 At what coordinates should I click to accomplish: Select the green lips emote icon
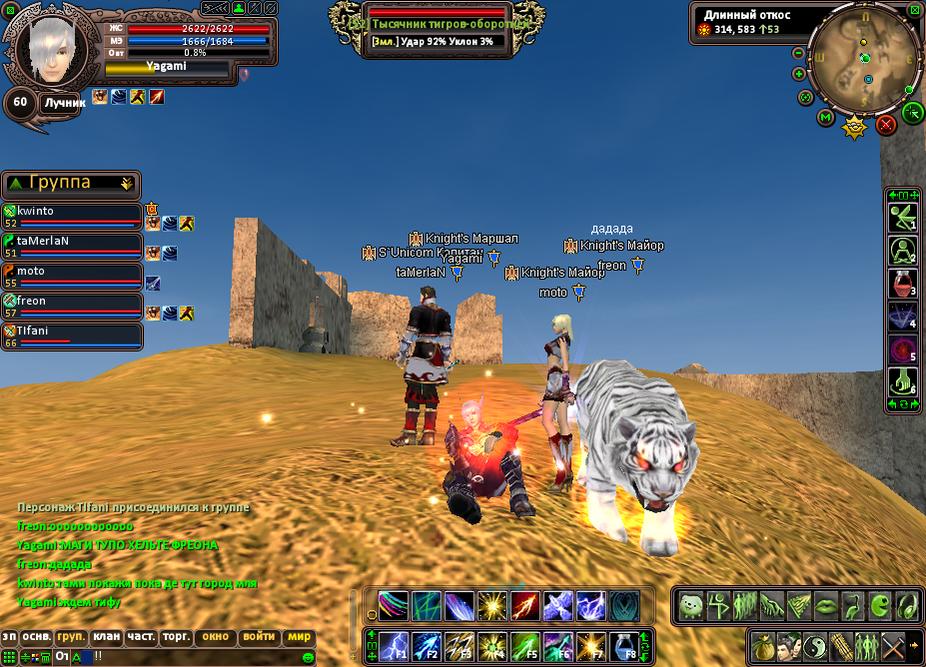coord(825,605)
